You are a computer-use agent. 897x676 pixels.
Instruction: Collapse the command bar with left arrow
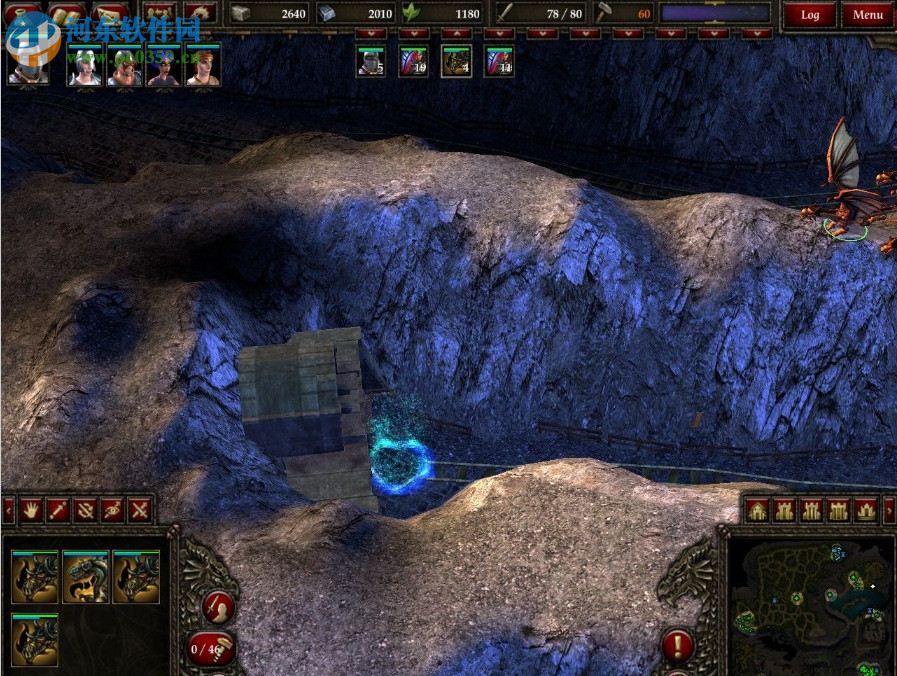8,510
